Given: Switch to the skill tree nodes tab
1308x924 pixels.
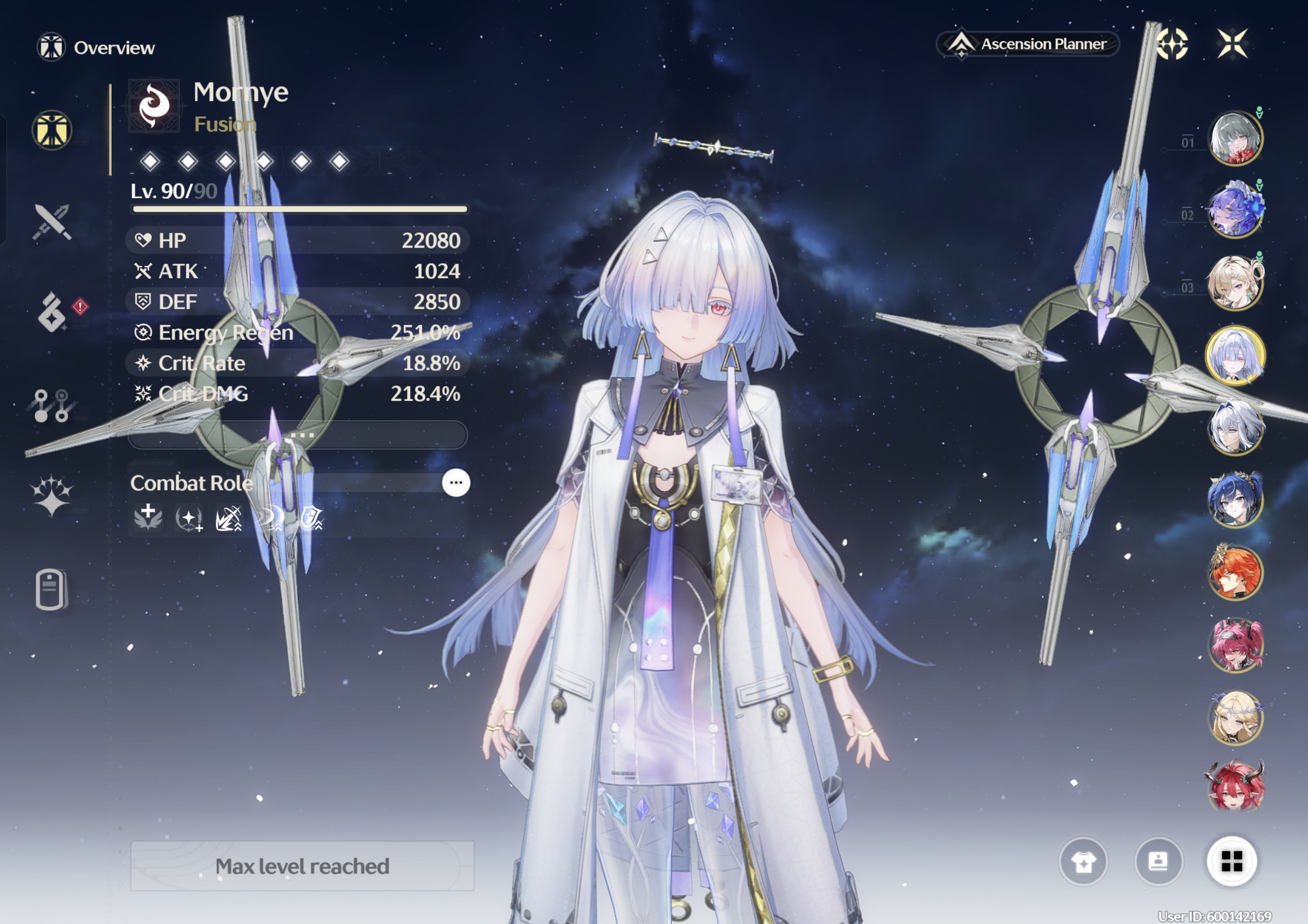Looking at the screenshot, I should coord(51,405).
